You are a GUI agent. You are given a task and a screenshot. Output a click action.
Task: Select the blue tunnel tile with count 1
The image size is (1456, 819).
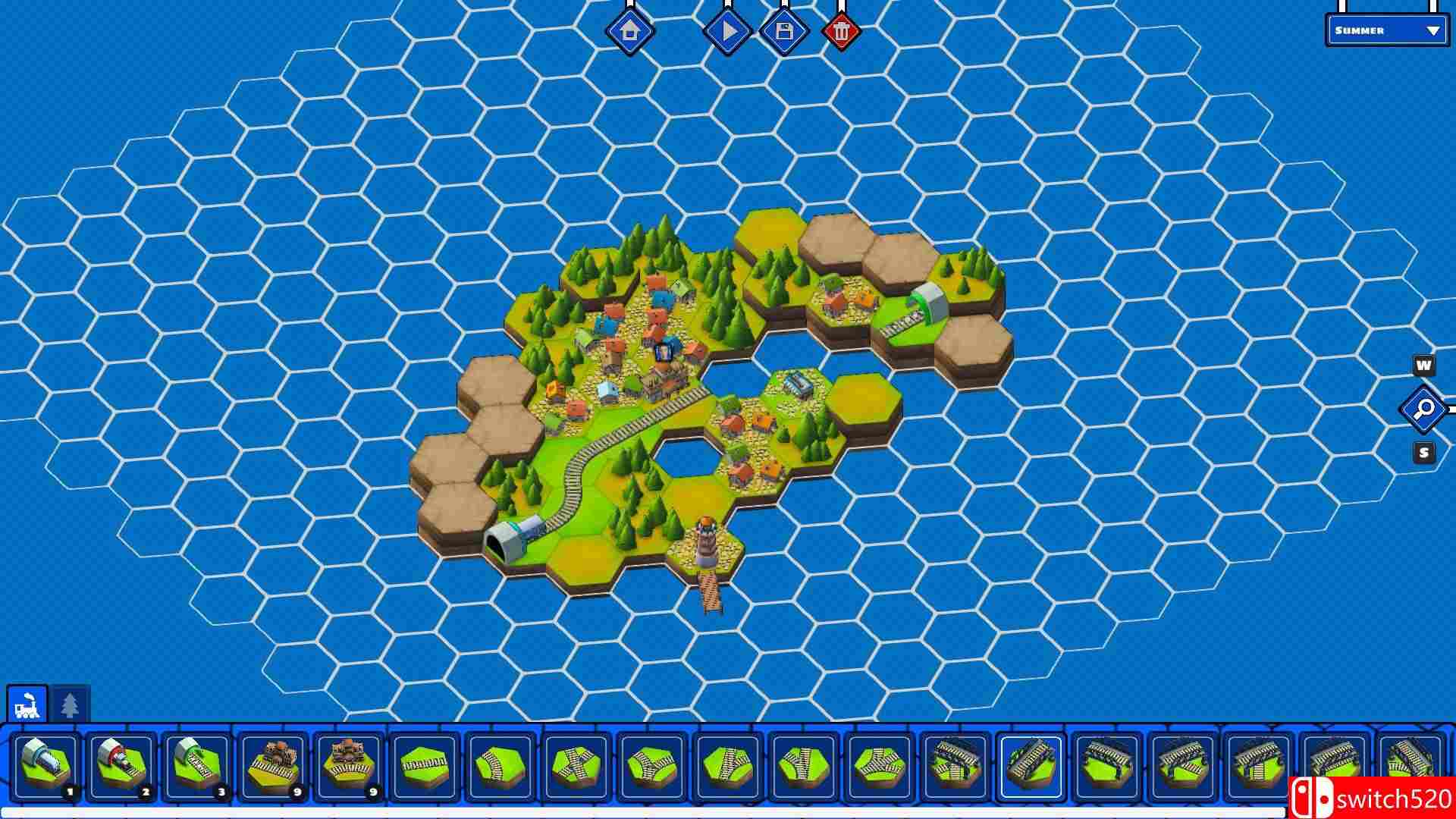tap(47, 762)
